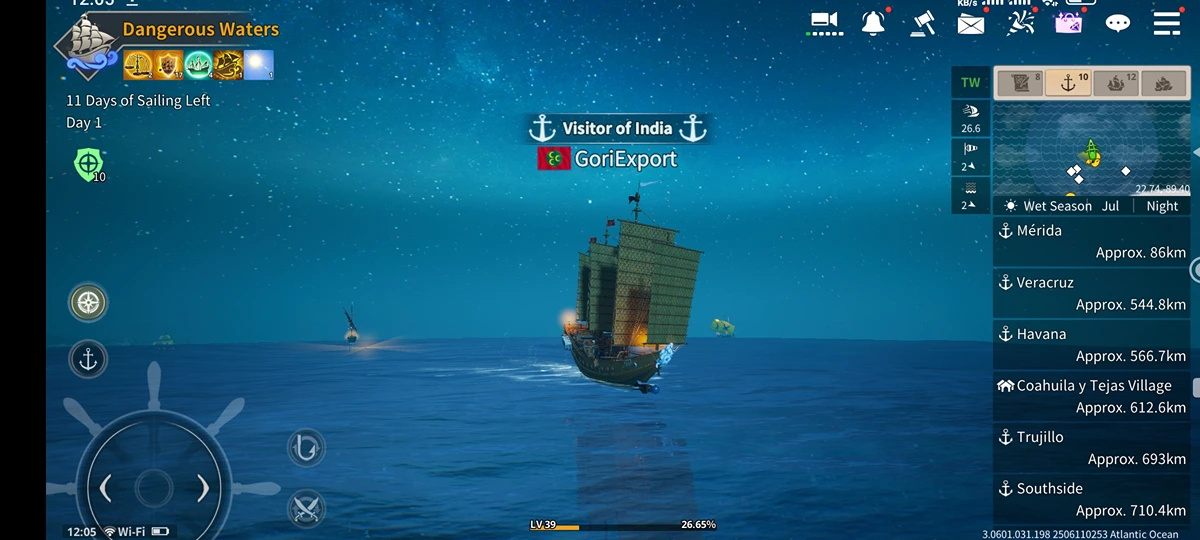Open the party popper events icon
This screenshot has height=540, width=1200.
1020,23
